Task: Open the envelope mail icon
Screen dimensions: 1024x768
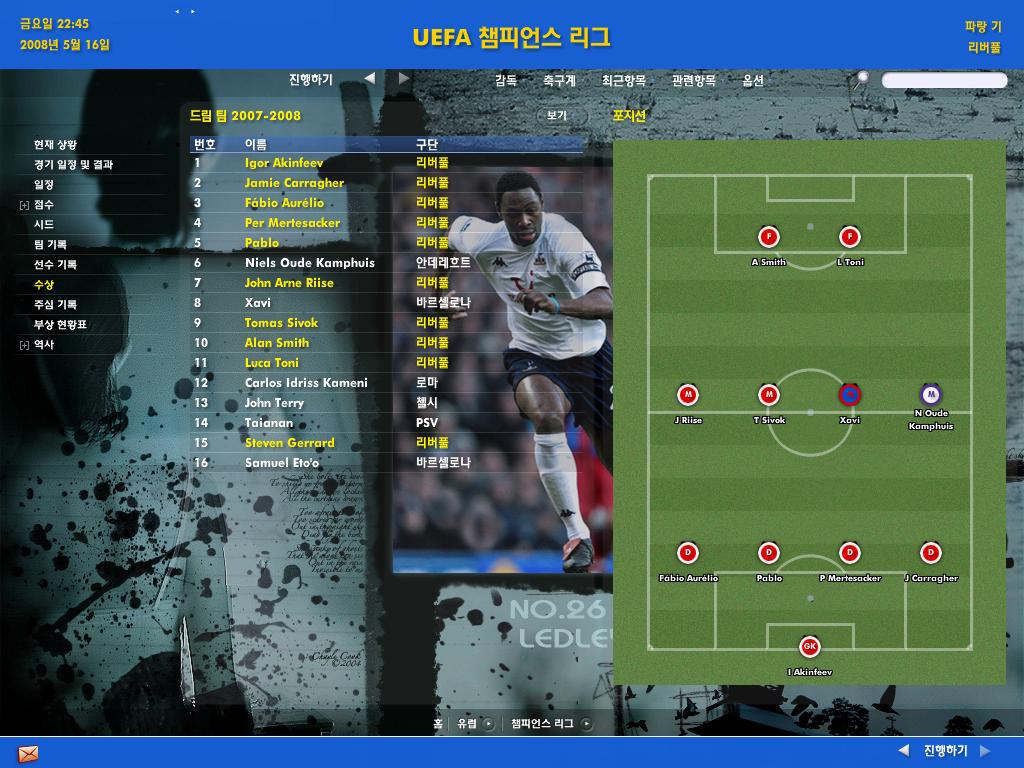Action: (x=28, y=753)
